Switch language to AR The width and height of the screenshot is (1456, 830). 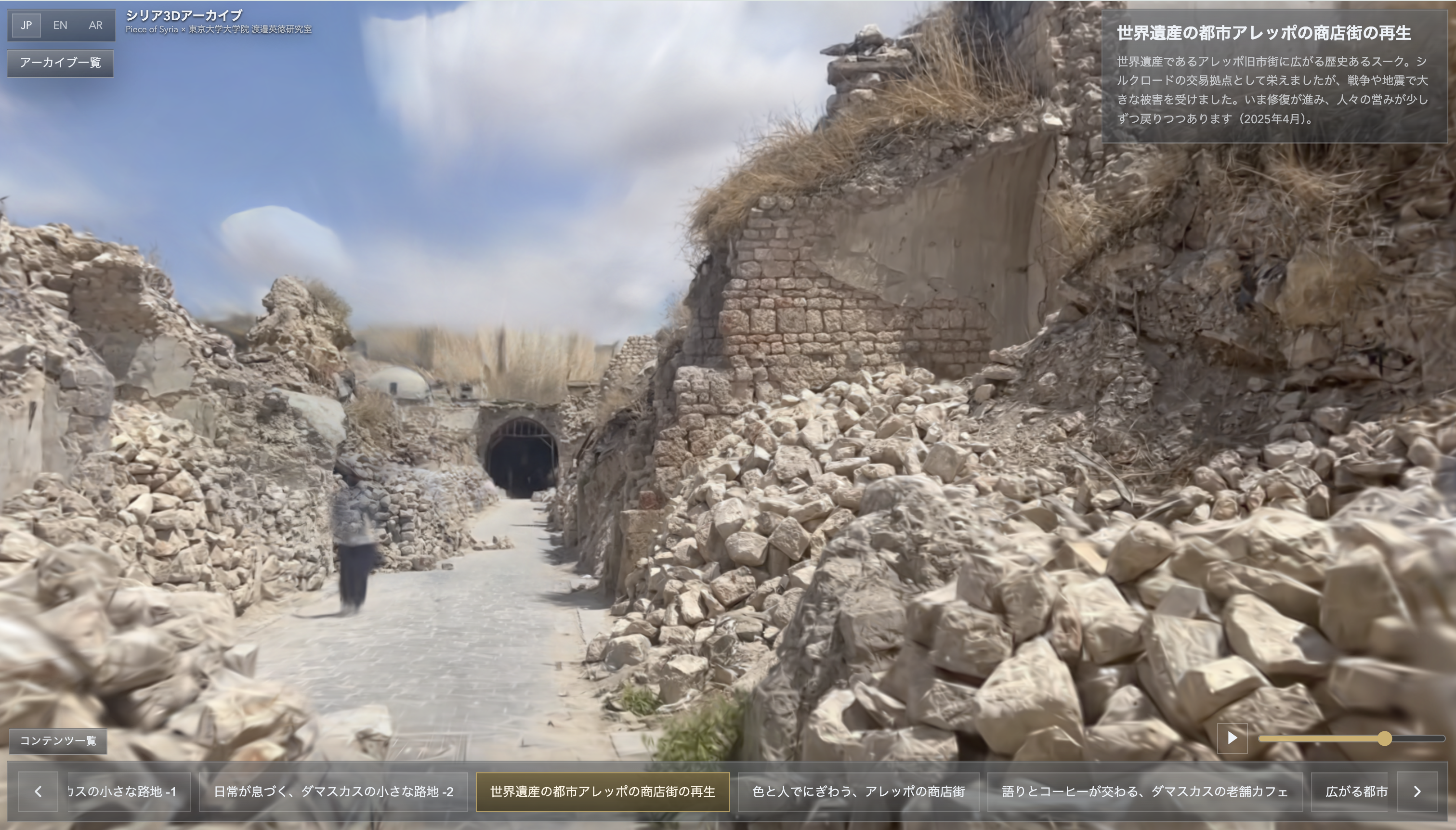pyautogui.click(x=96, y=26)
